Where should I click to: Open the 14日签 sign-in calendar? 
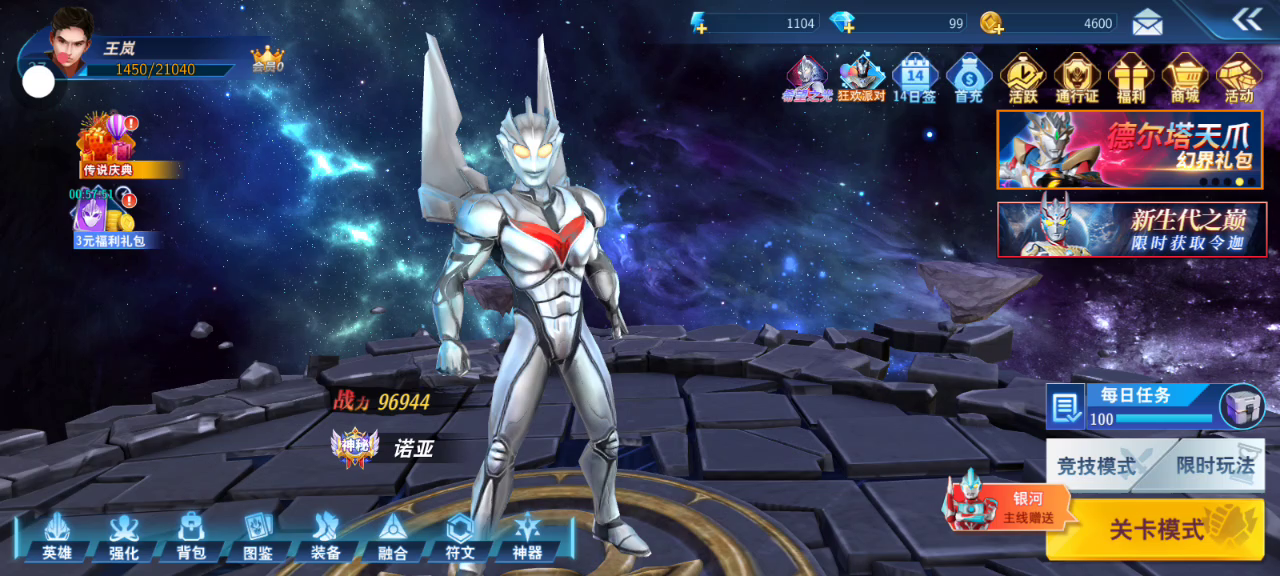click(x=915, y=78)
